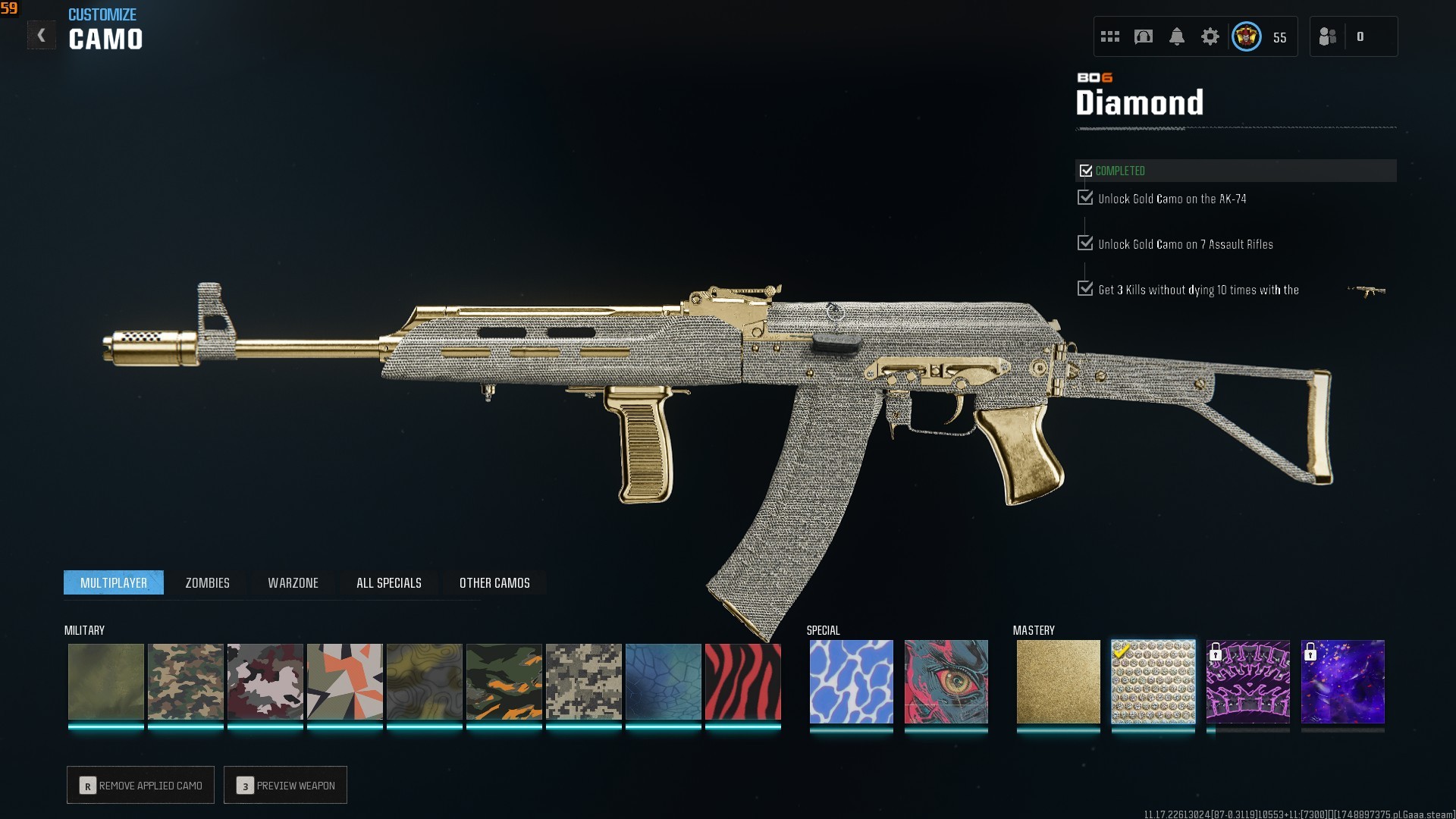Screen dimensions: 1456x819
Task: Select the Multiplayer camo tab
Action: point(114,582)
